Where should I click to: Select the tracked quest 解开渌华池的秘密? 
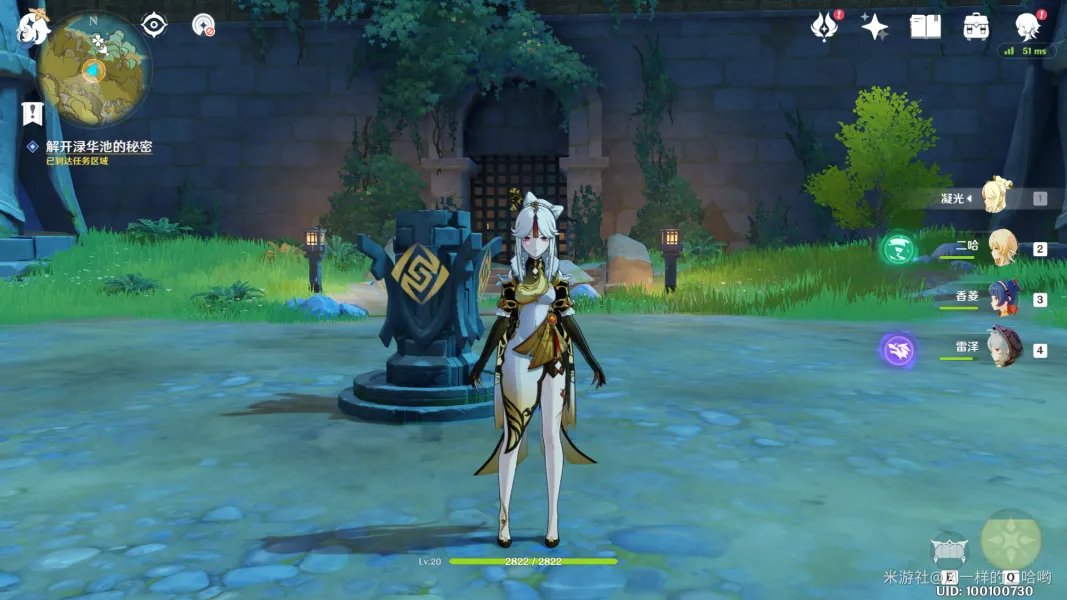tap(98, 147)
